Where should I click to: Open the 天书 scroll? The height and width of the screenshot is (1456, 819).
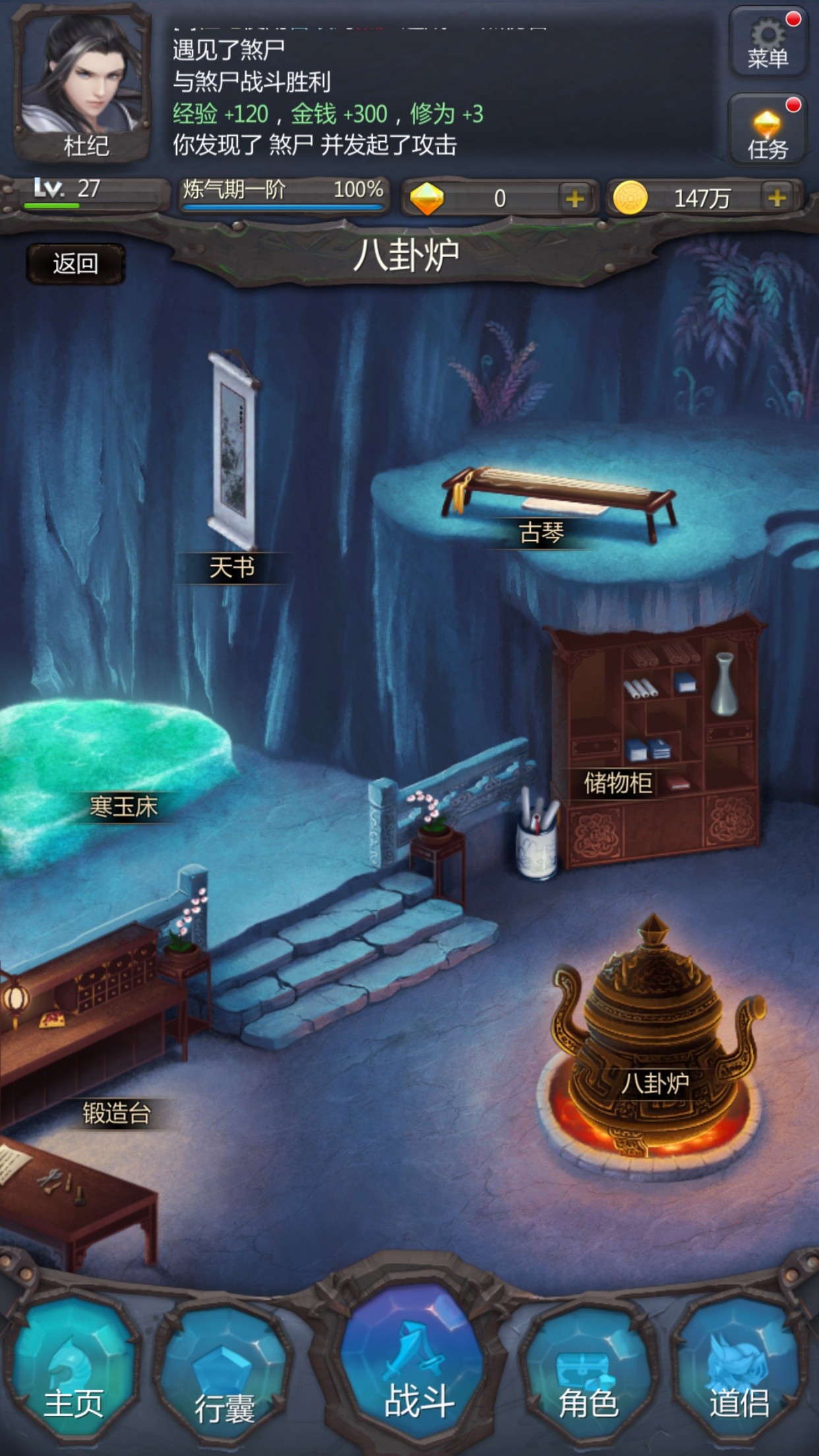coord(231,567)
